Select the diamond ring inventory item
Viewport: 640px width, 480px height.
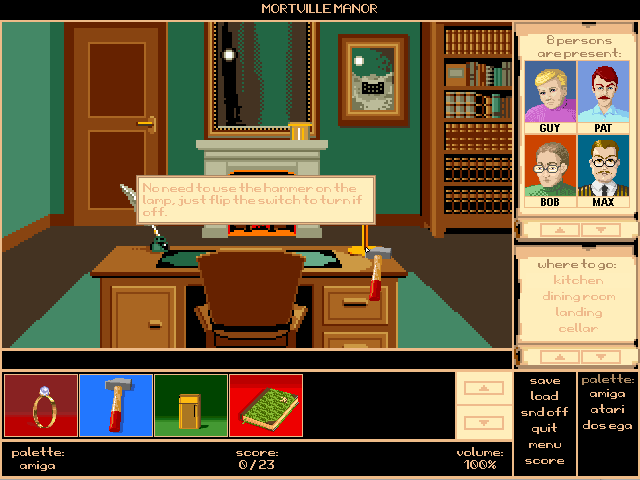tap(41, 405)
